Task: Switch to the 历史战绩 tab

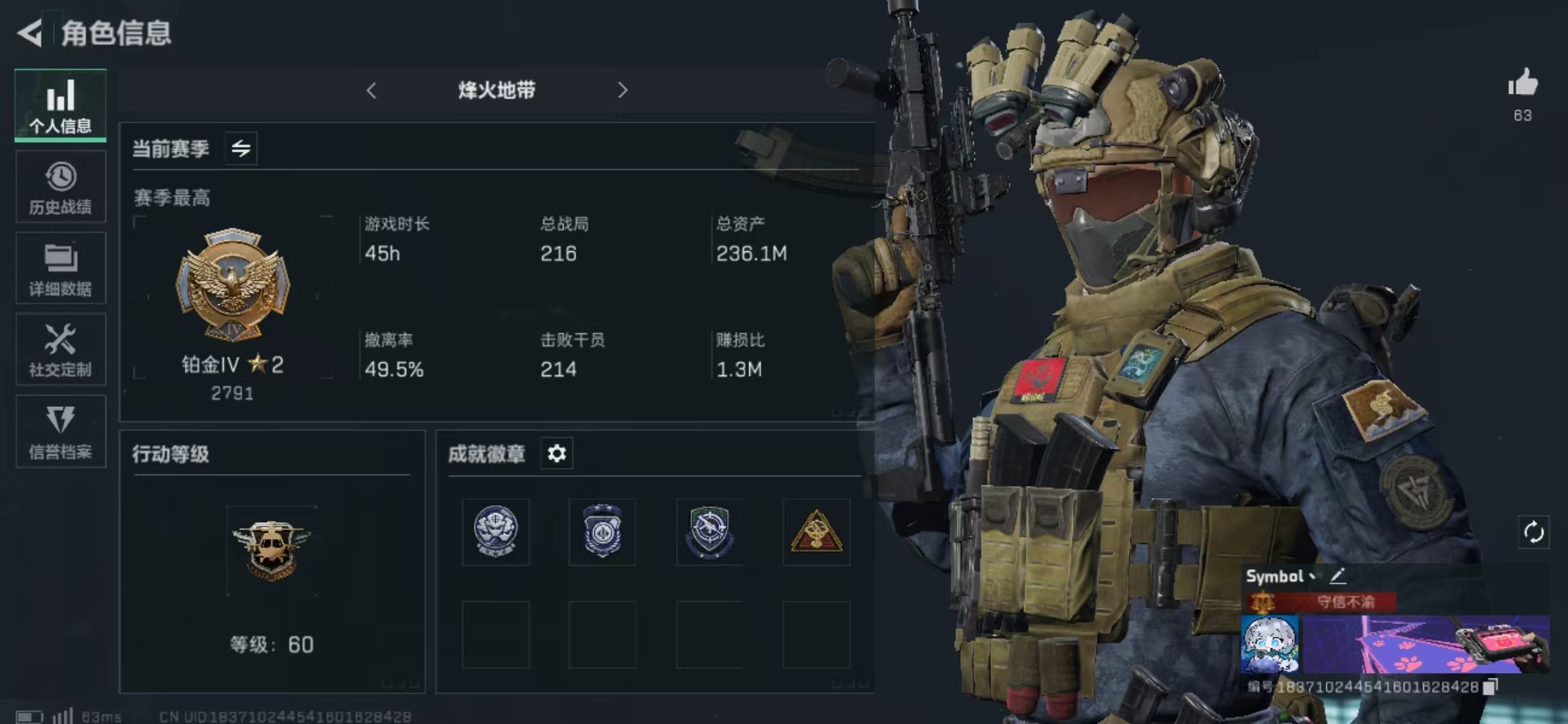Action: click(x=60, y=187)
